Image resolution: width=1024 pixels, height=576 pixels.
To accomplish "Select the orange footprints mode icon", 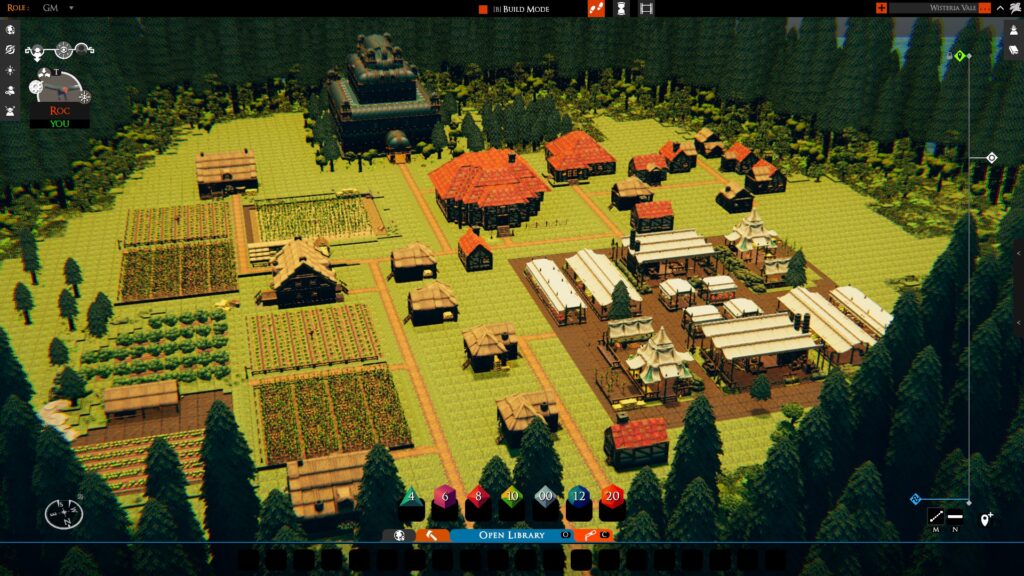I will [596, 9].
